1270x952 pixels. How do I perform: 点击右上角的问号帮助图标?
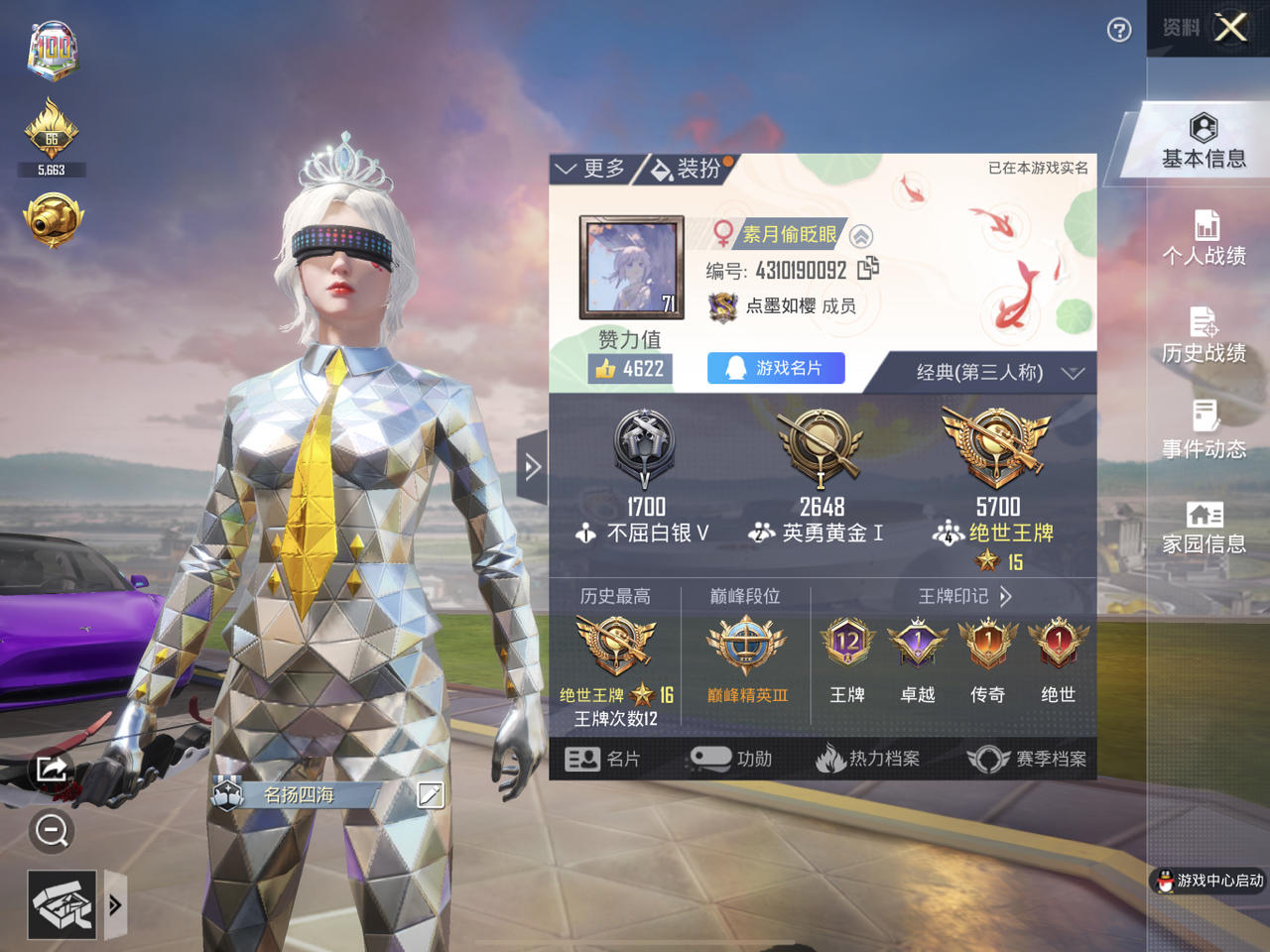(x=1118, y=31)
